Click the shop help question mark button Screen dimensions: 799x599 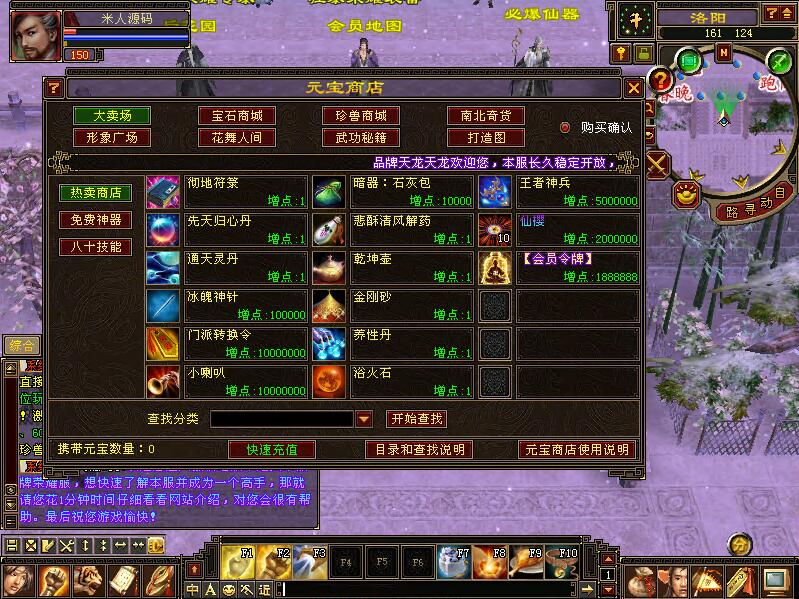coord(55,88)
